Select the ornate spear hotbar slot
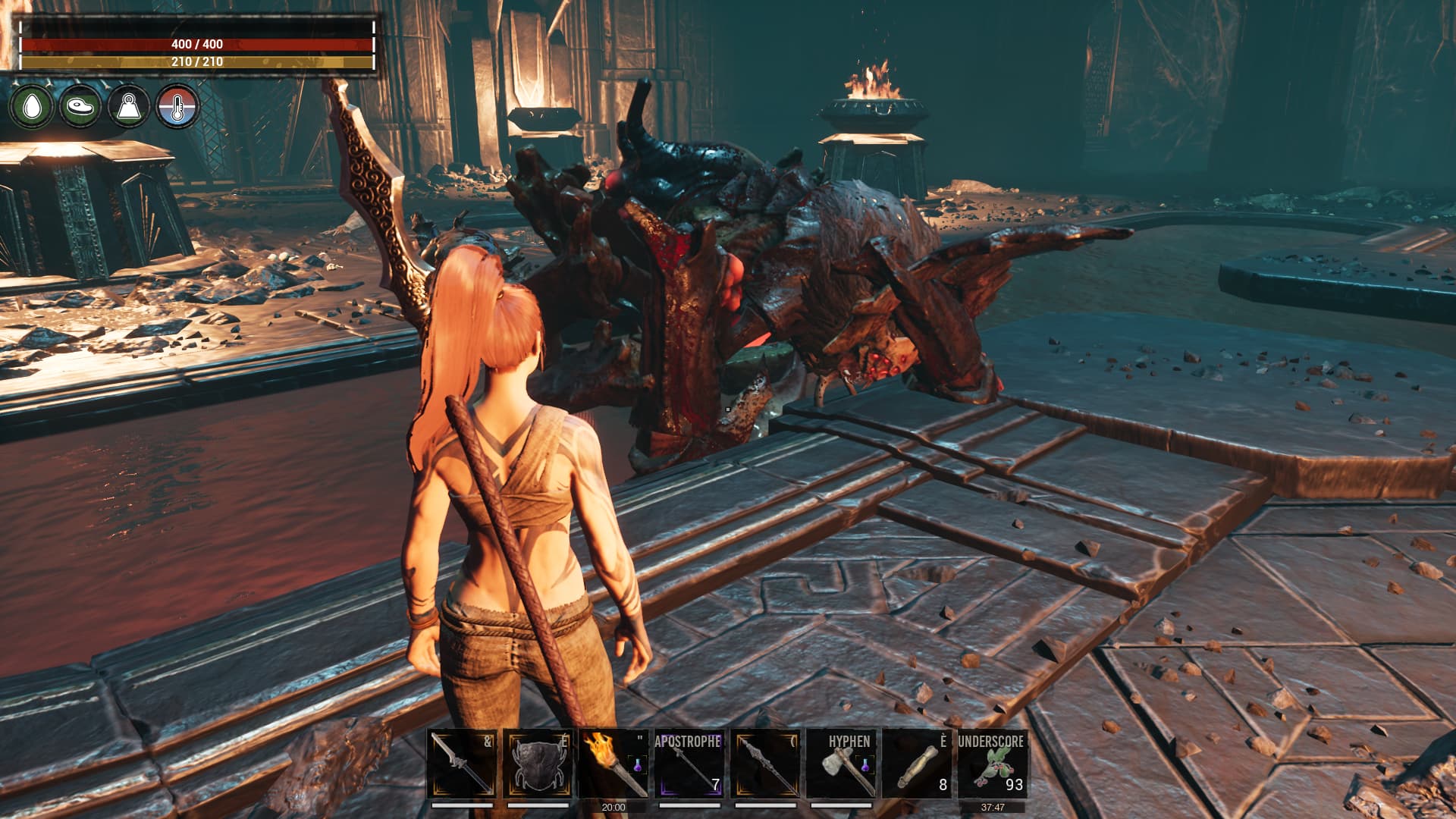The height and width of the screenshot is (819, 1456). click(765, 764)
